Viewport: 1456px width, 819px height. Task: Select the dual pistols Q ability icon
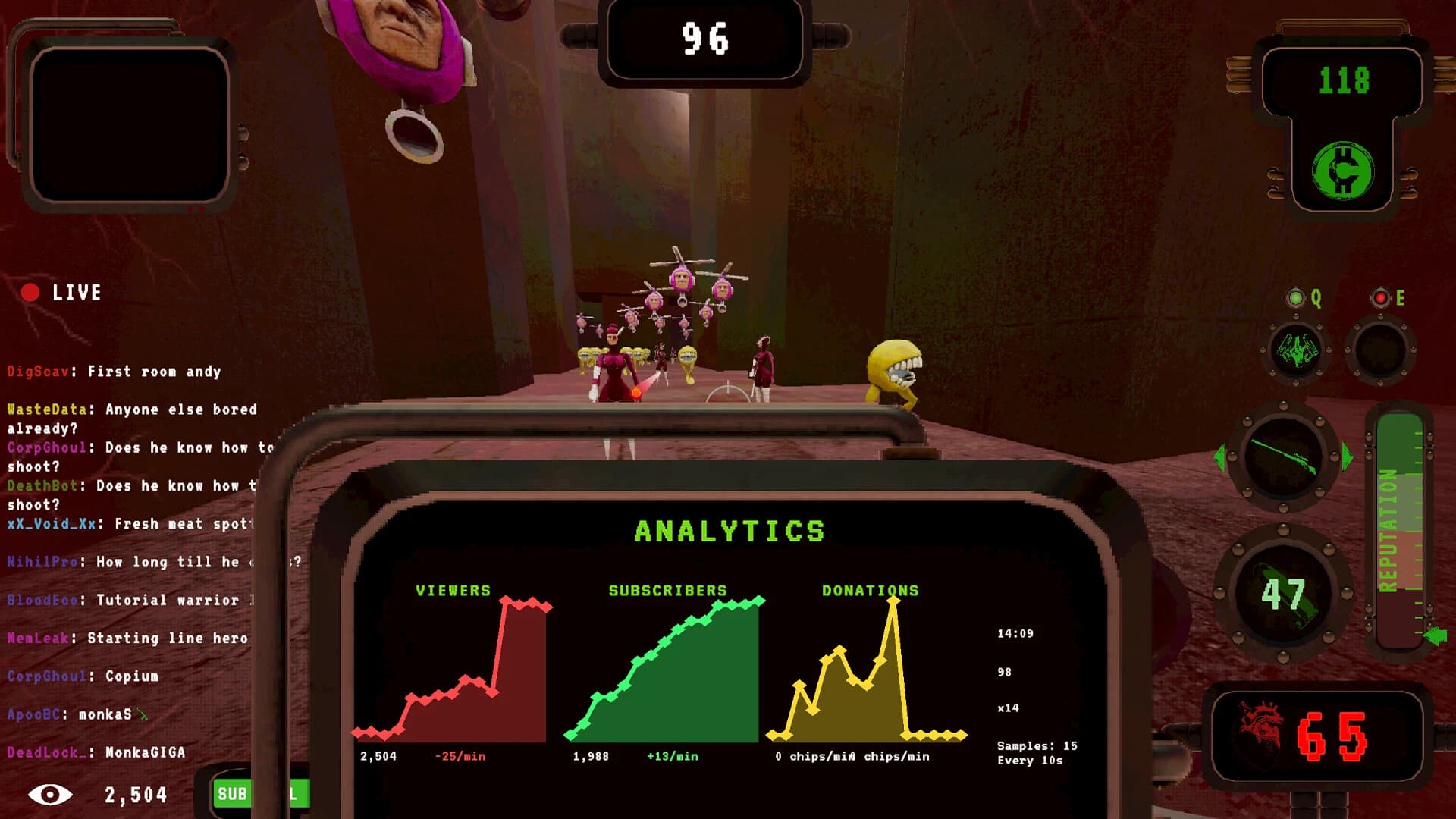(1297, 350)
